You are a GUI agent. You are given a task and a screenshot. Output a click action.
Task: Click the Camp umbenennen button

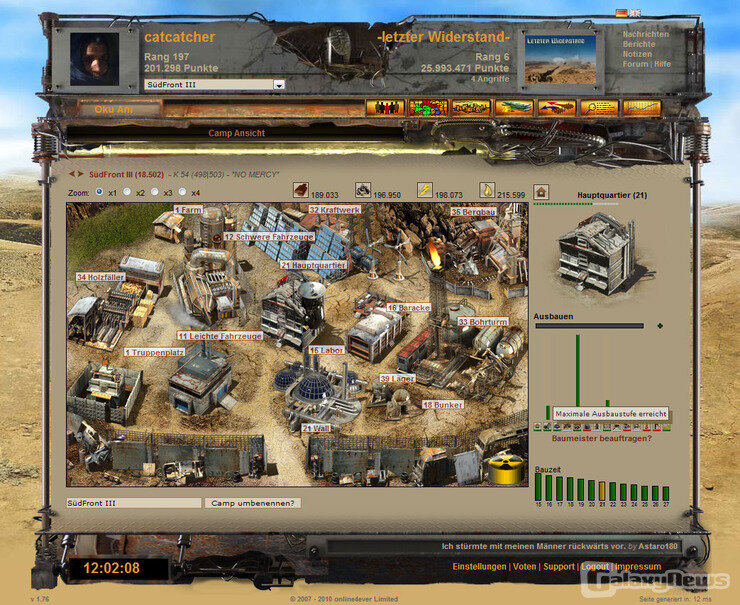[252, 502]
